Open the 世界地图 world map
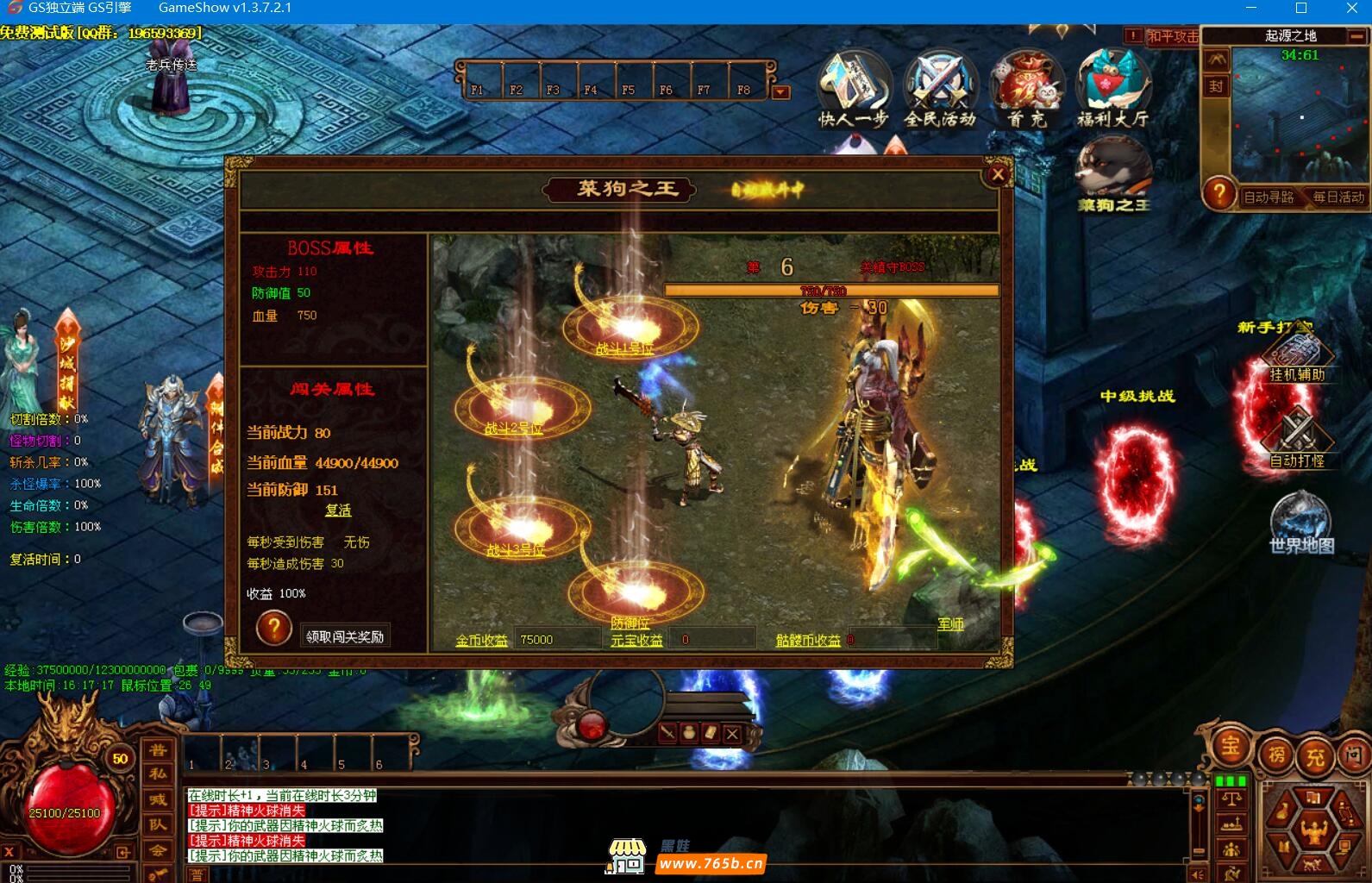This screenshot has height=883, width=1372. (1301, 523)
